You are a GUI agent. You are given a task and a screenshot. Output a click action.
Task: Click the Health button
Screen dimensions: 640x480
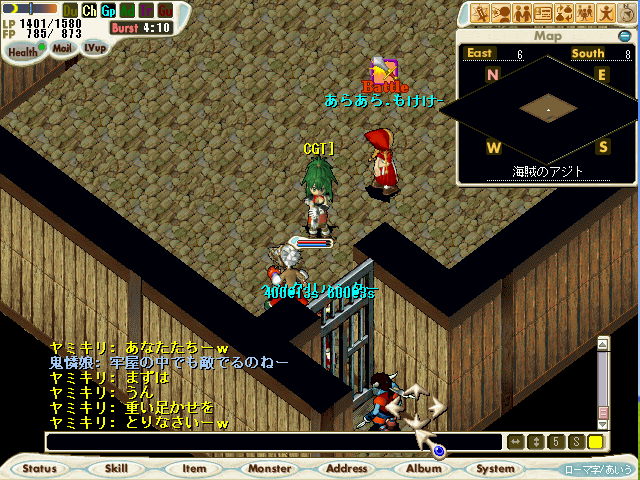pos(23,52)
